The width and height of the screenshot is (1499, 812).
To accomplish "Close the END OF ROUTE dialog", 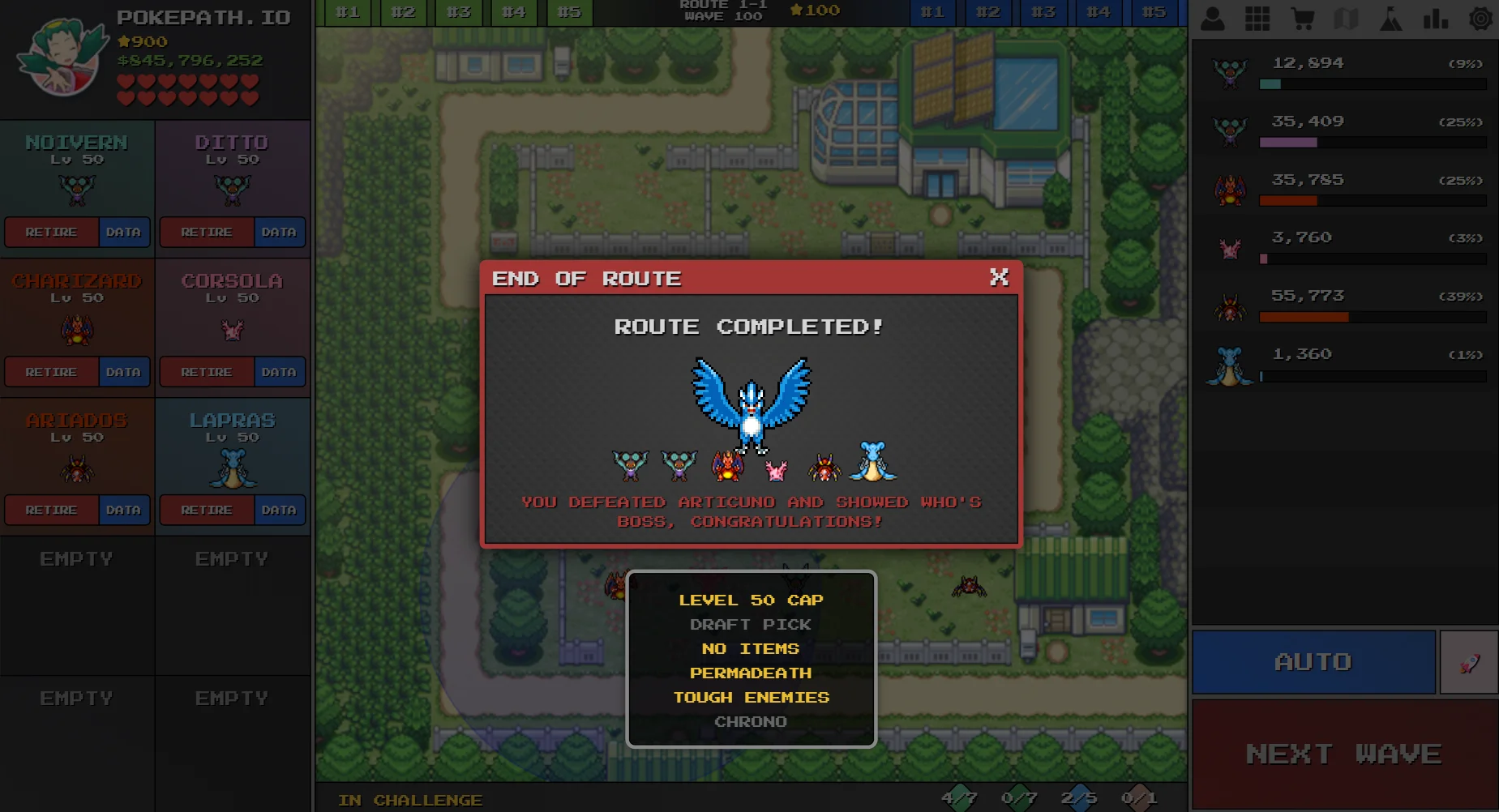I will [1000, 278].
